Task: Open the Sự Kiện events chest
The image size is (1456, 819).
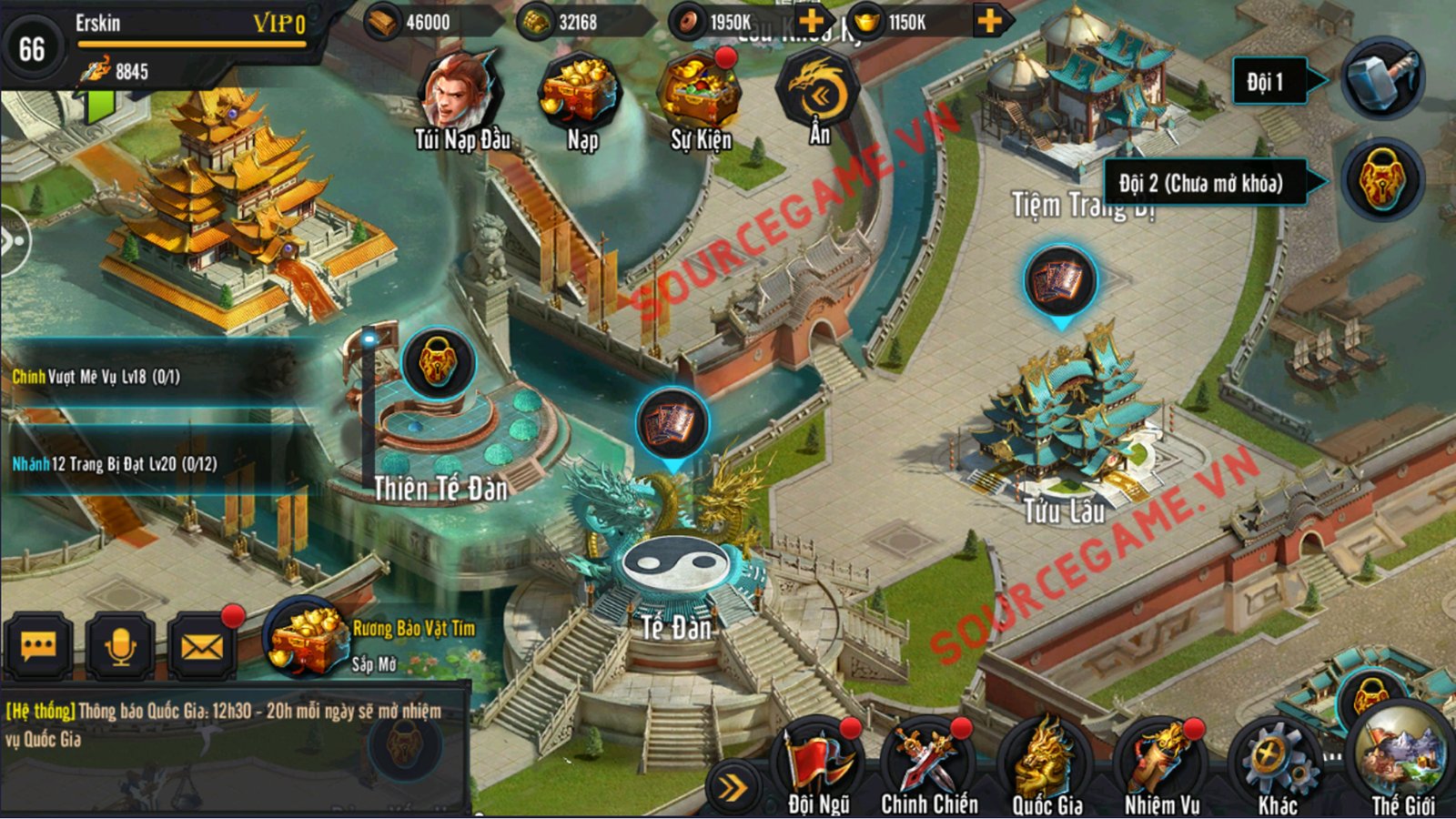Action: 700,96
